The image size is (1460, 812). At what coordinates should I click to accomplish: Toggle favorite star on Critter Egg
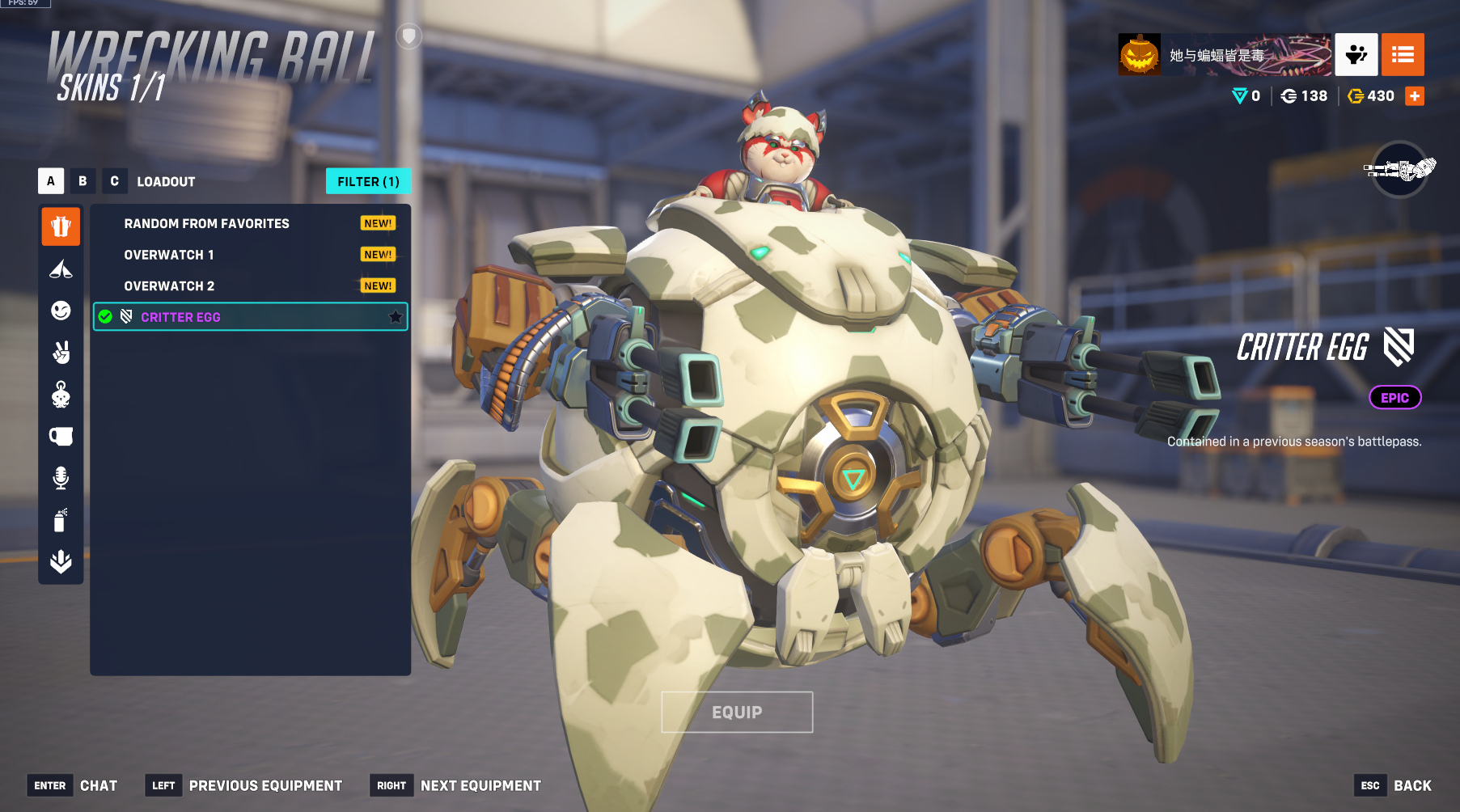click(x=396, y=317)
